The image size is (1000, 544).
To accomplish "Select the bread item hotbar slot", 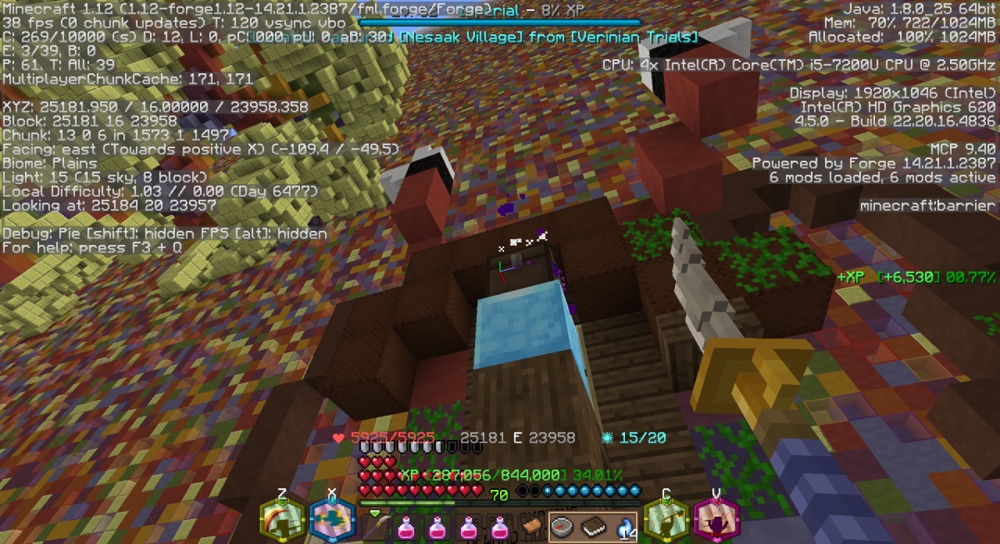I will (532, 526).
